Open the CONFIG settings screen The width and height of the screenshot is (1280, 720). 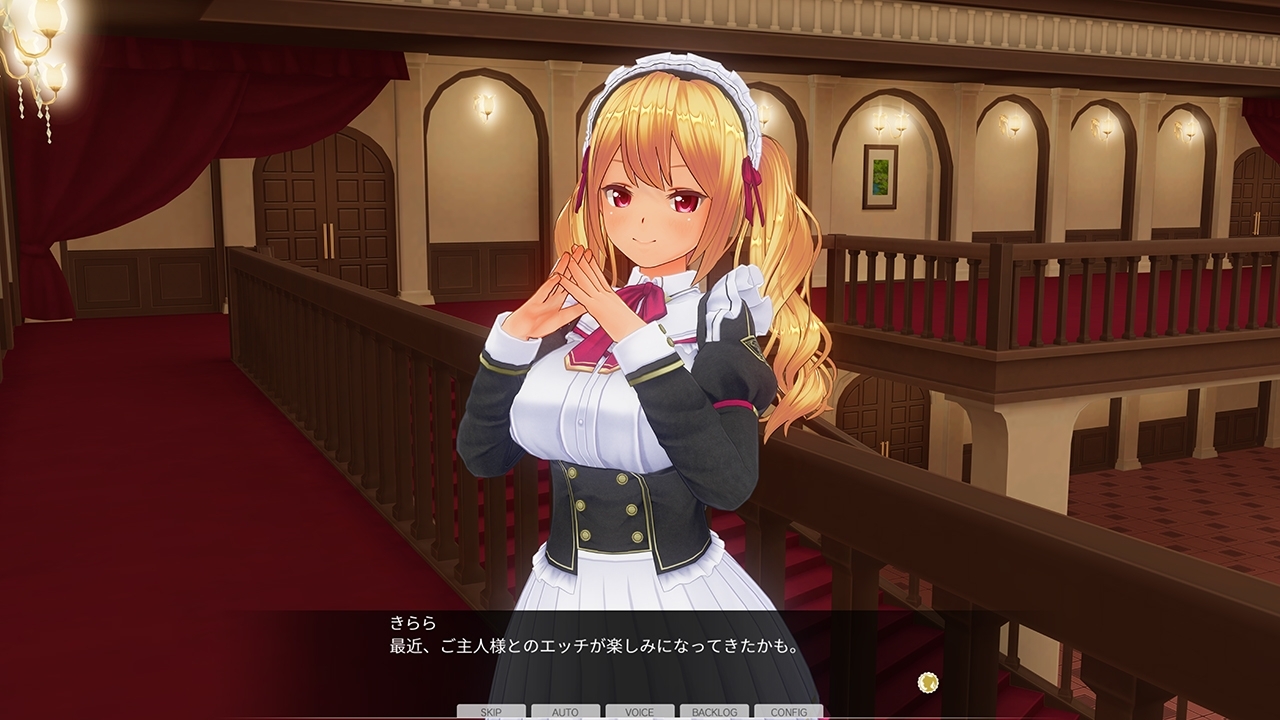(x=791, y=713)
